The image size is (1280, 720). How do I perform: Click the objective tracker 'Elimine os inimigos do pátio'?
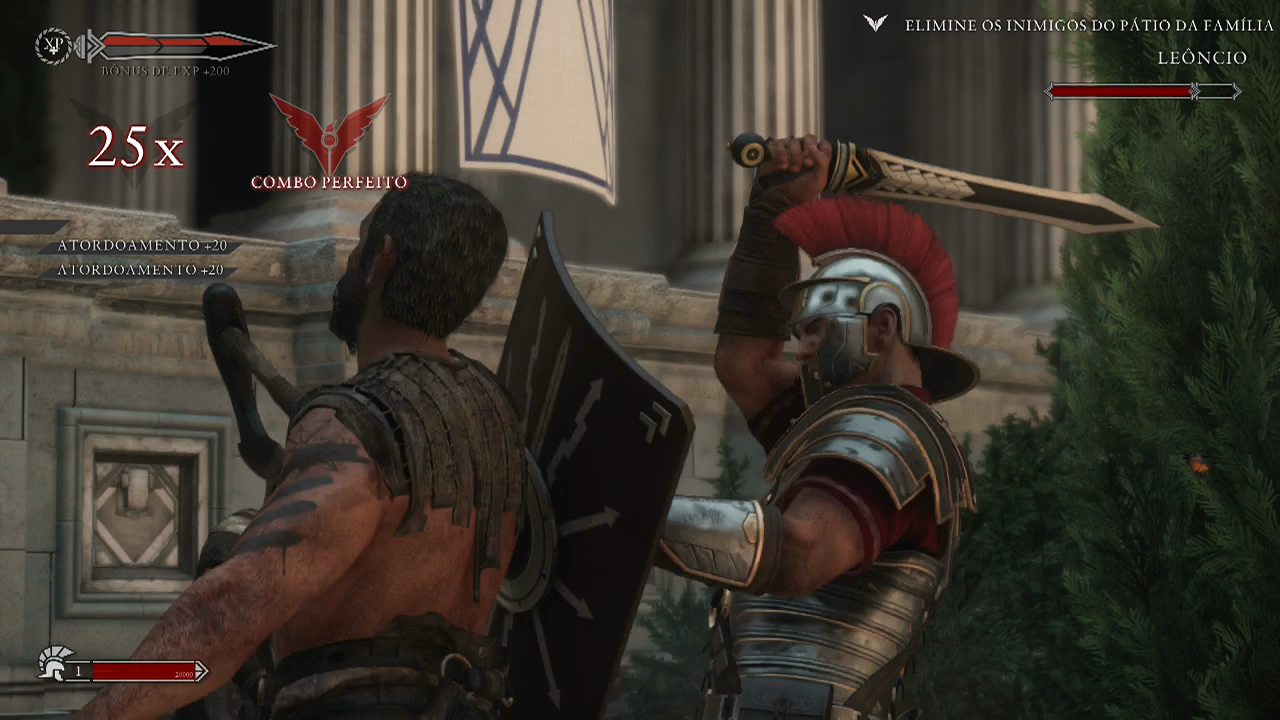point(1089,25)
